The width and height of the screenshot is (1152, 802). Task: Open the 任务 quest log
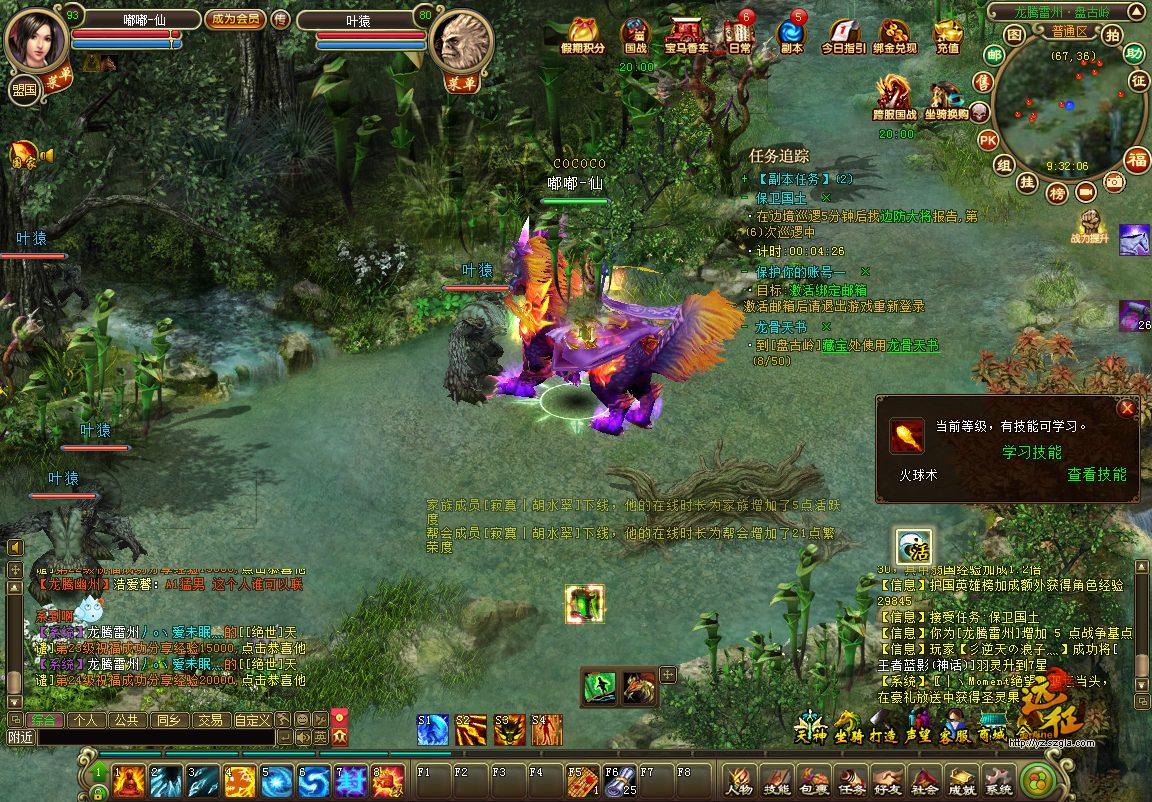pos(851,779)
